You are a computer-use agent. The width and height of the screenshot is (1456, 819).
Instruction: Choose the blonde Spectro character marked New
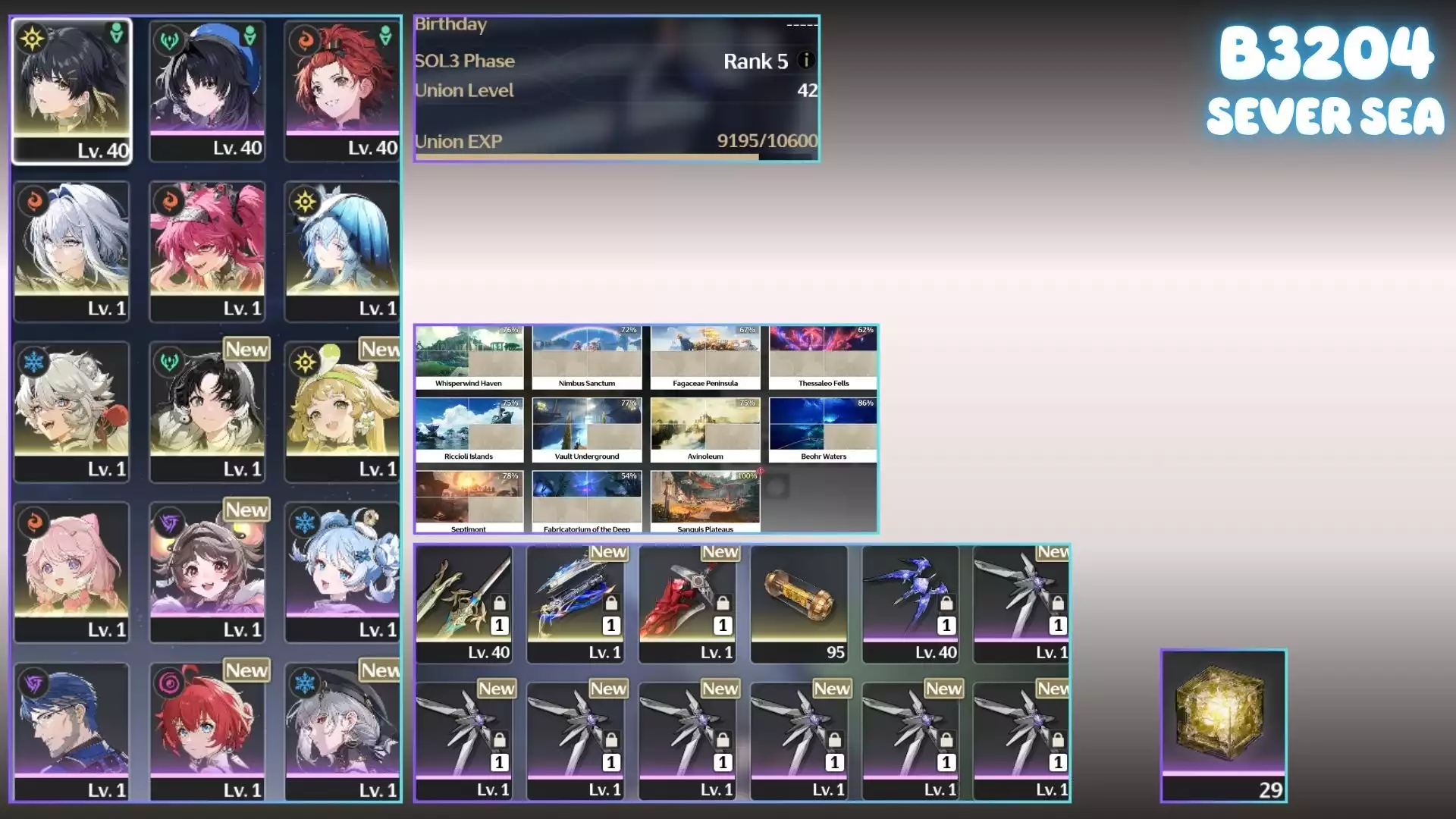pyautogui.click(x=342, y=411)
